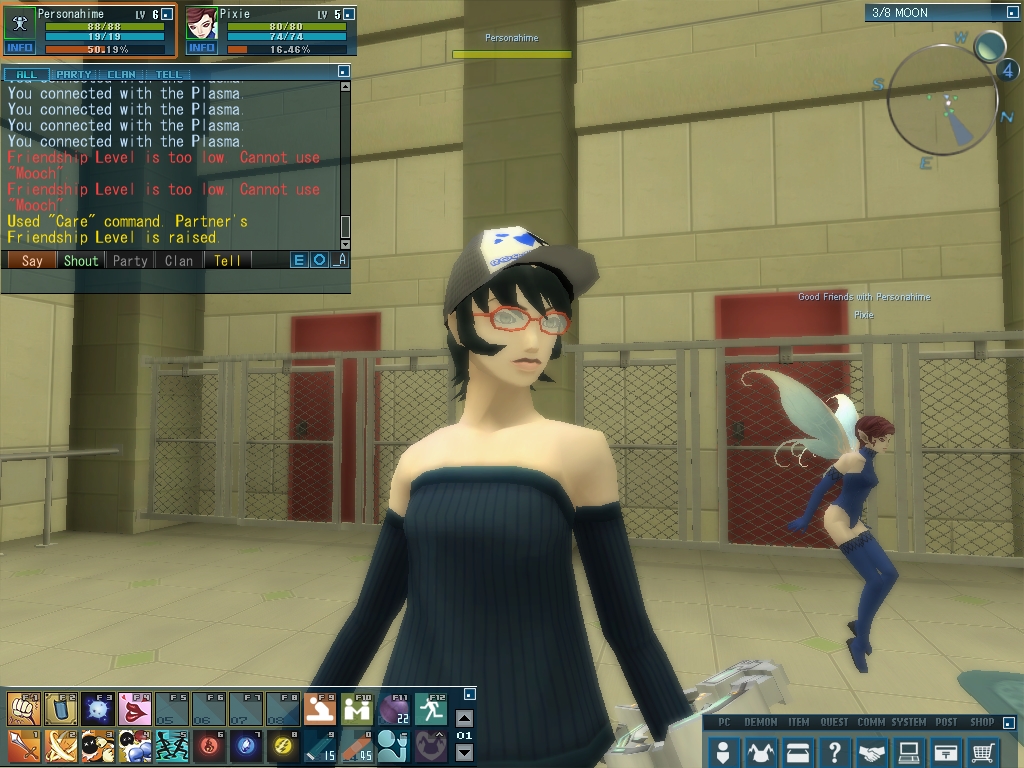Use the fist skill in slot F1

click(23, 709)
